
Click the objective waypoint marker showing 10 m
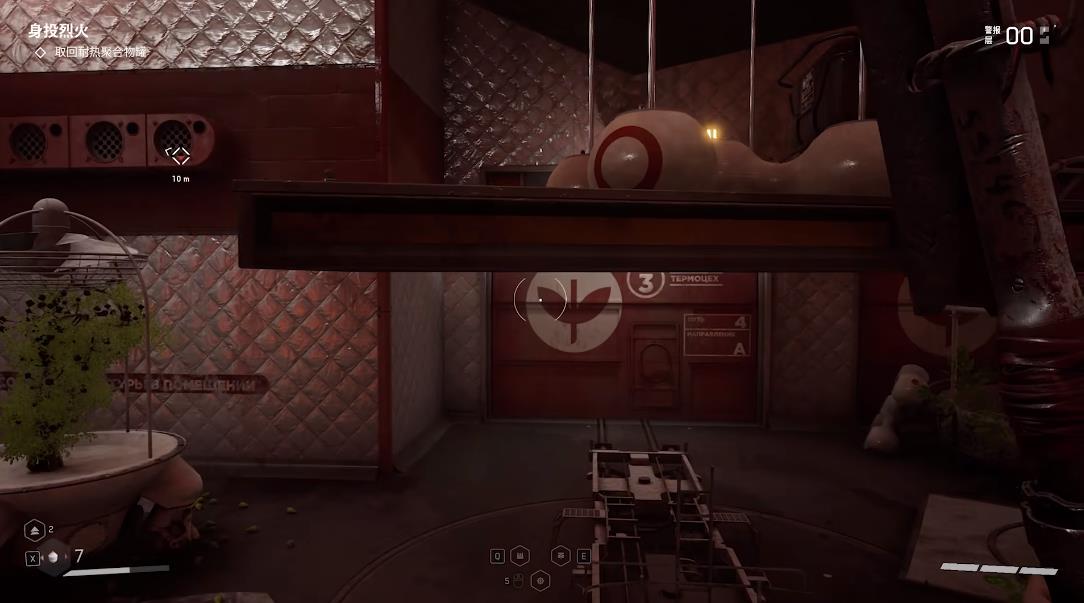click(179, 155)
